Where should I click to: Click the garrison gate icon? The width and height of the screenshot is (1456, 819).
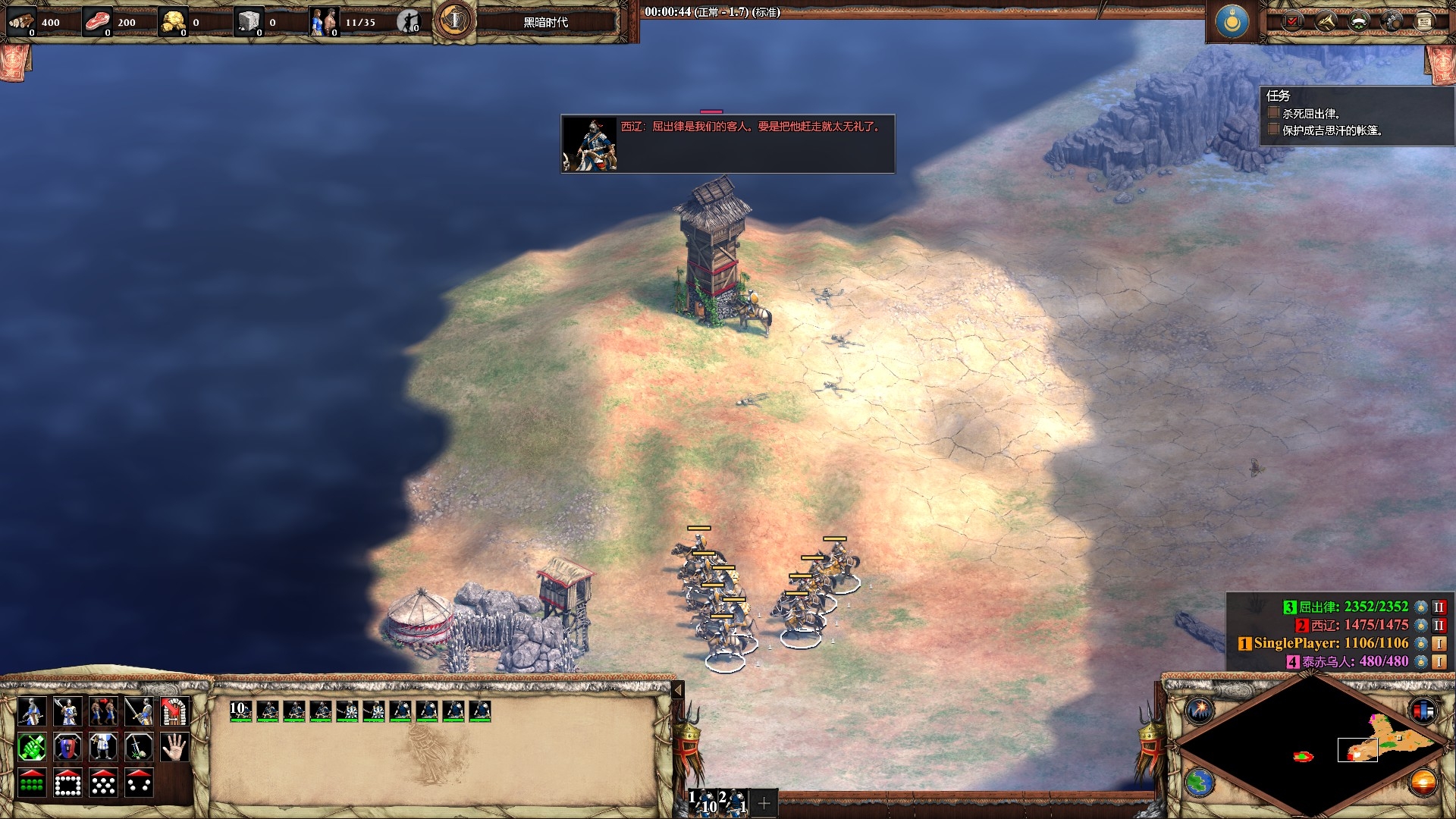pyautogui.click(x=174, y=711)
